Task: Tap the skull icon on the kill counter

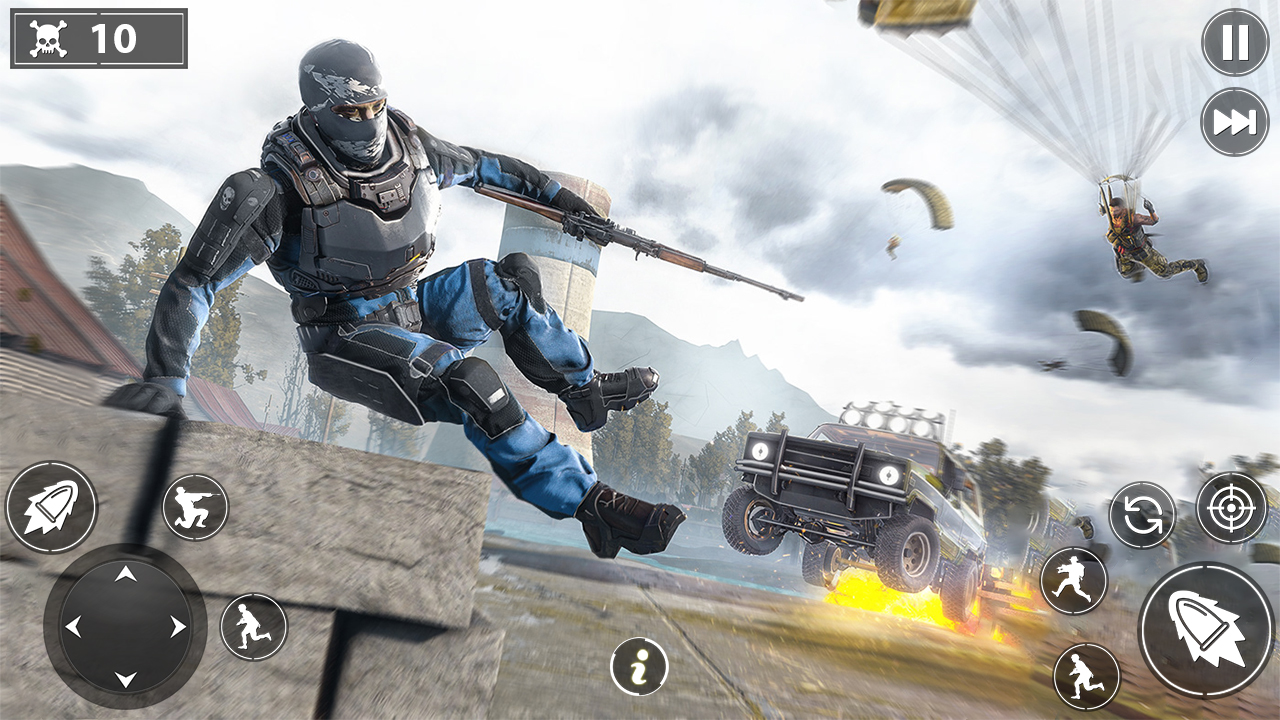Action: point(48,37)
